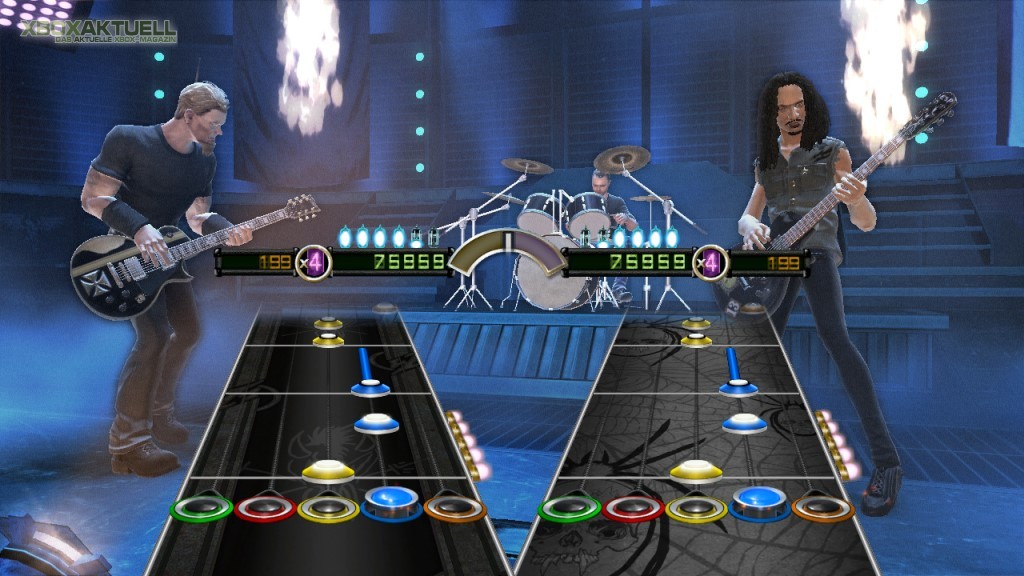Viewport: 1024px width, 576px height.
Task: Strike player two's orange fret button
Action: click(x=823, y=507)
